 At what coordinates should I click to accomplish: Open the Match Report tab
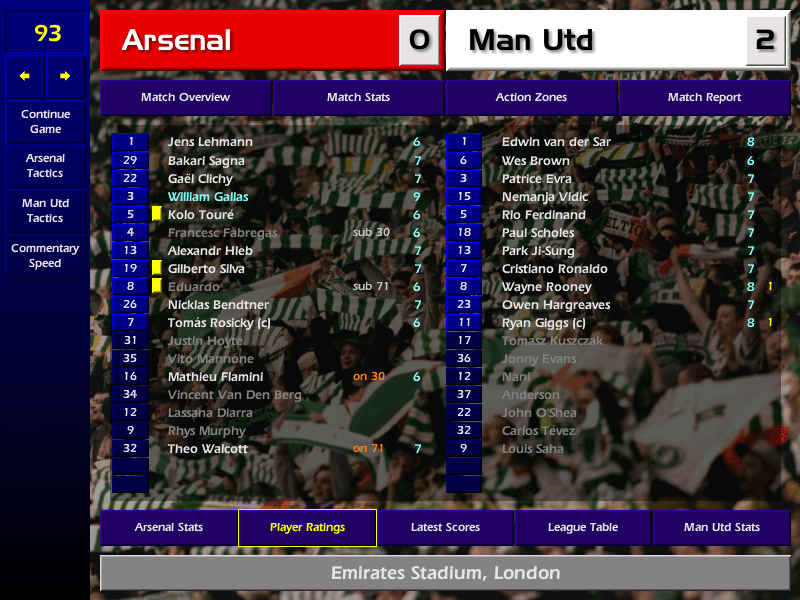pos(704,97)
